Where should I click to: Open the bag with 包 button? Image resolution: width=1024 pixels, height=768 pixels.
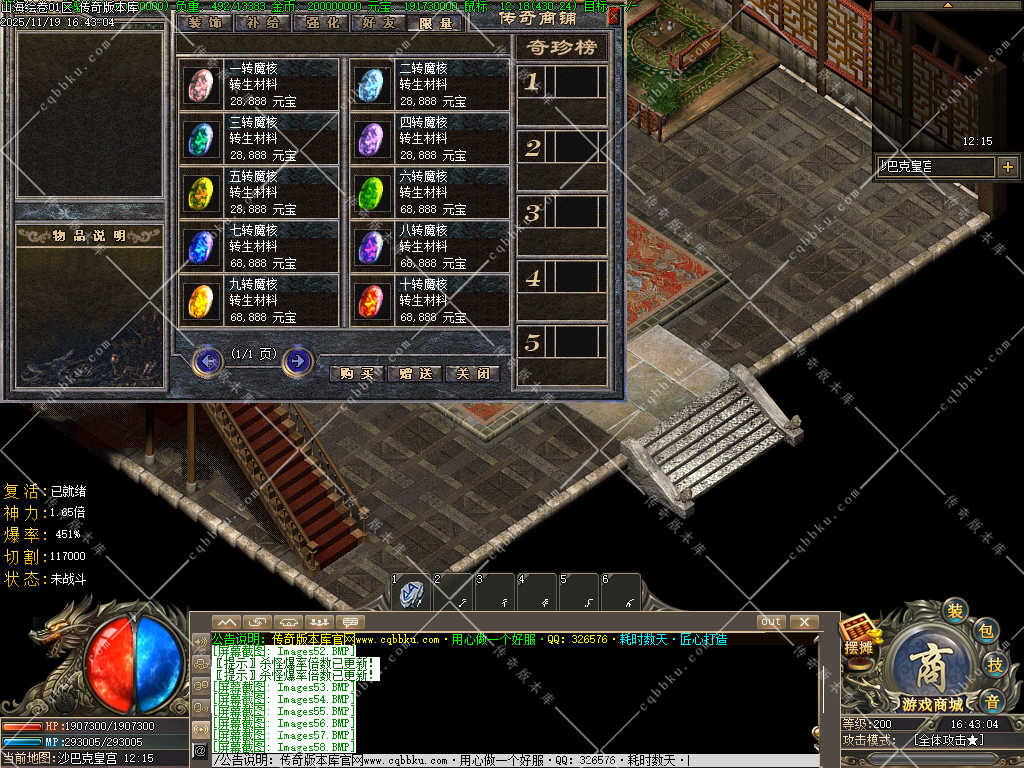[x=985, y=630]
